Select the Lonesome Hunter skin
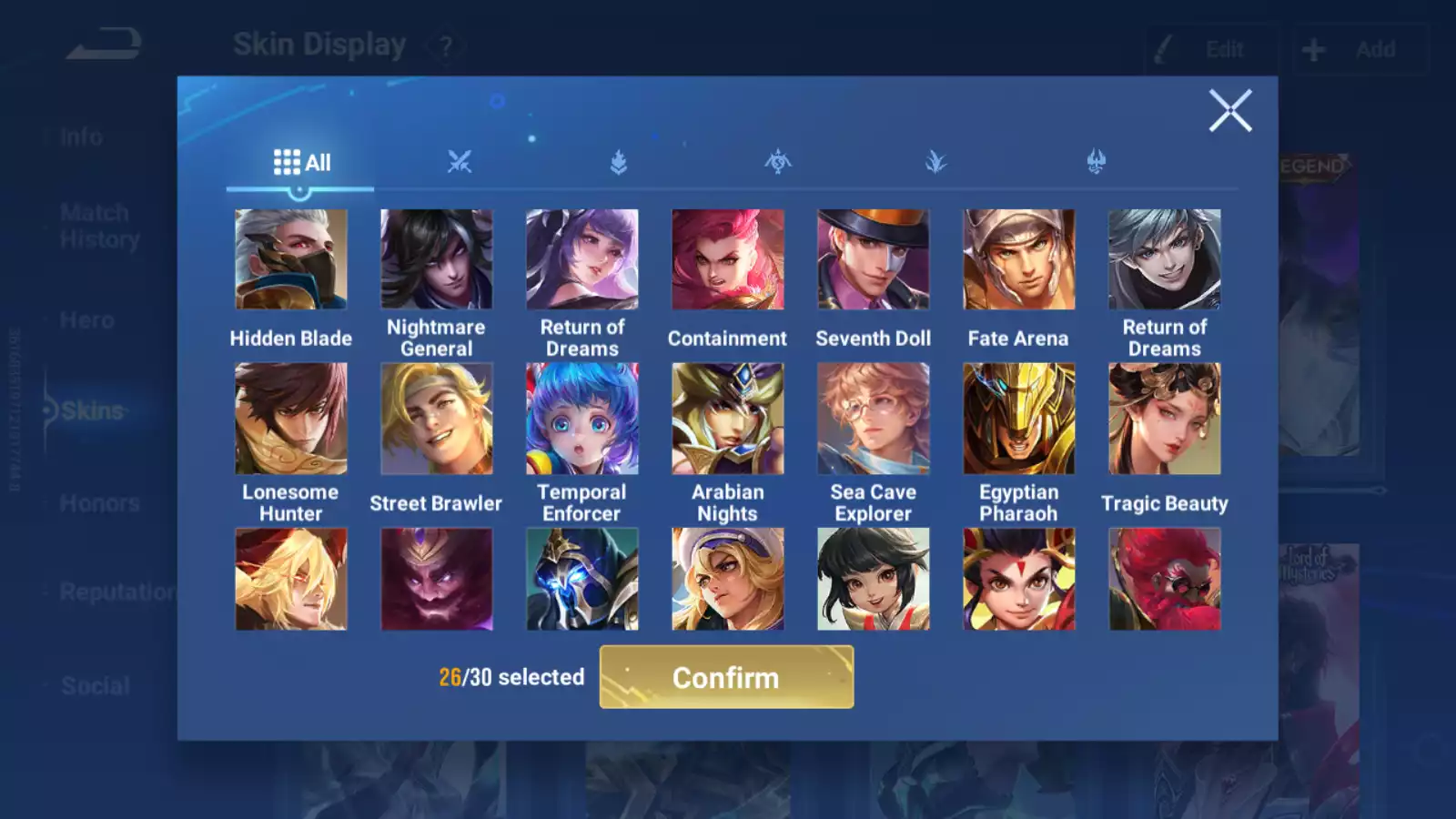The width and height of the screenshot is (1456, 819). click(x=290, y=419)
